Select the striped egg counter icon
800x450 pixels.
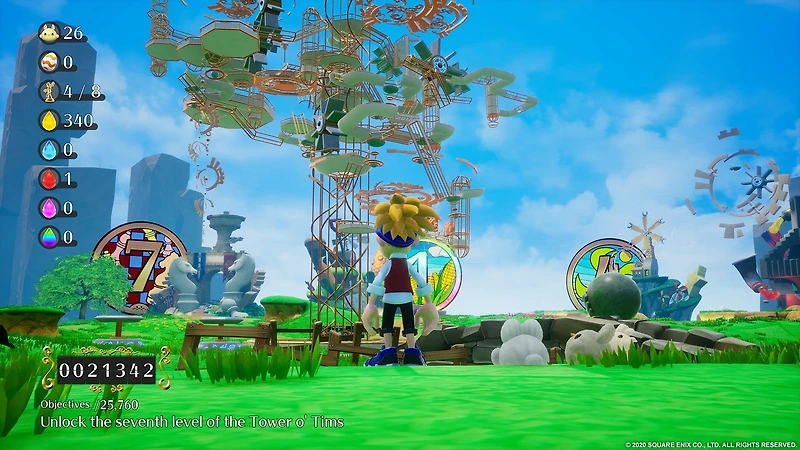[x=48, y=62]
